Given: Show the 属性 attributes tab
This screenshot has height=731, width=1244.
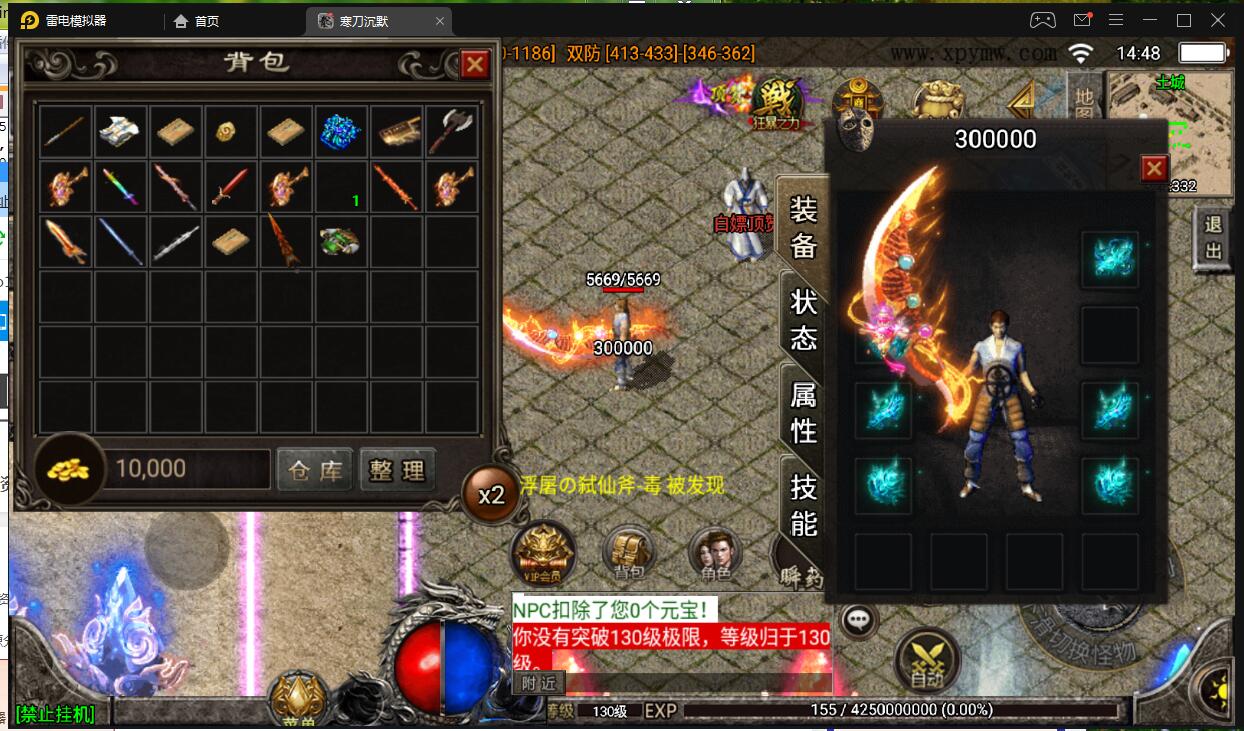Looking at the screenshot, I should pyautogui.click(x=804, y=412).
